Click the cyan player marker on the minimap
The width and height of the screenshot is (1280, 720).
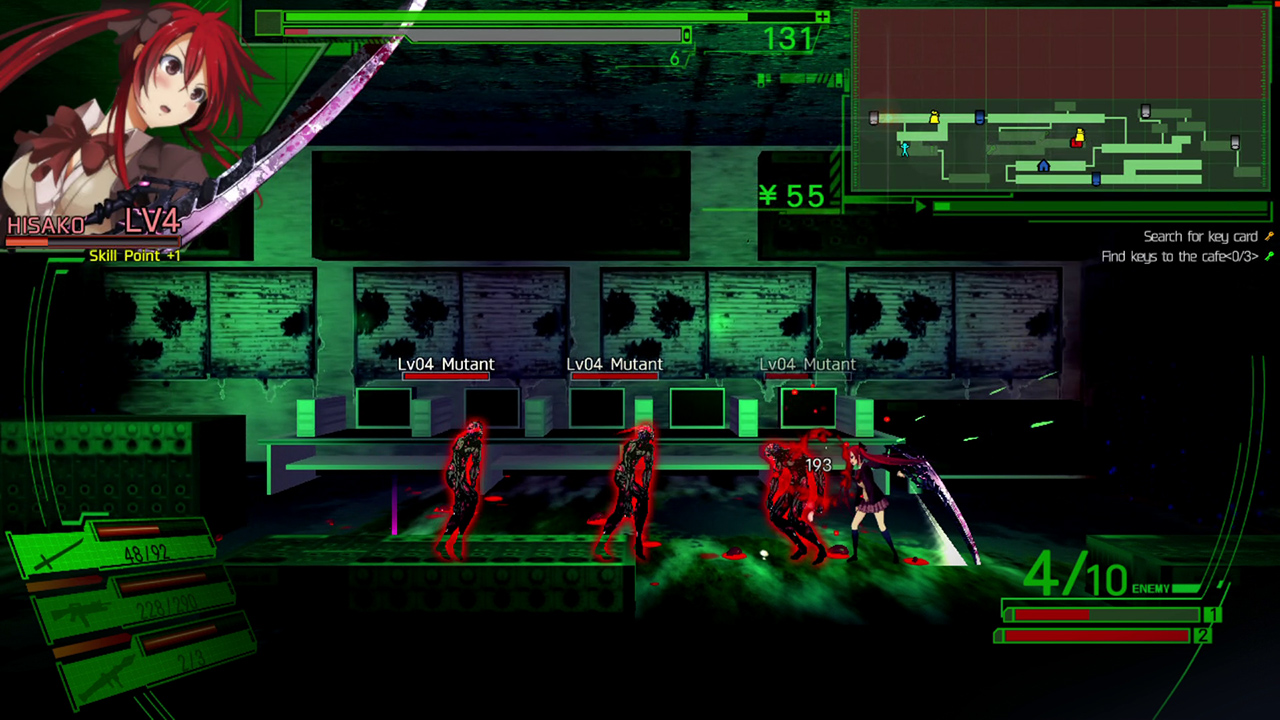(x=905, y=151)
